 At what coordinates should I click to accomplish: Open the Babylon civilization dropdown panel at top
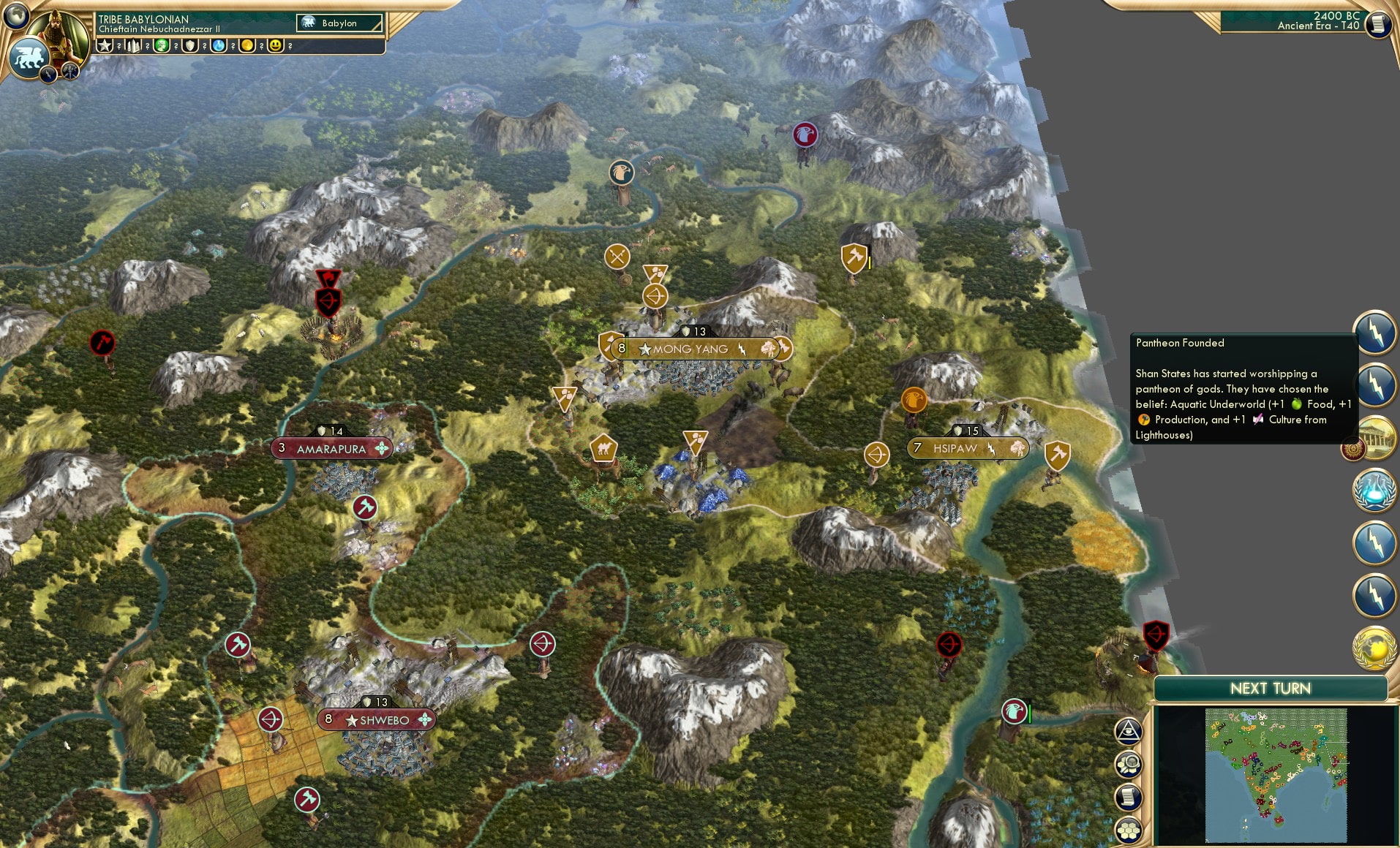click(339, 23)
